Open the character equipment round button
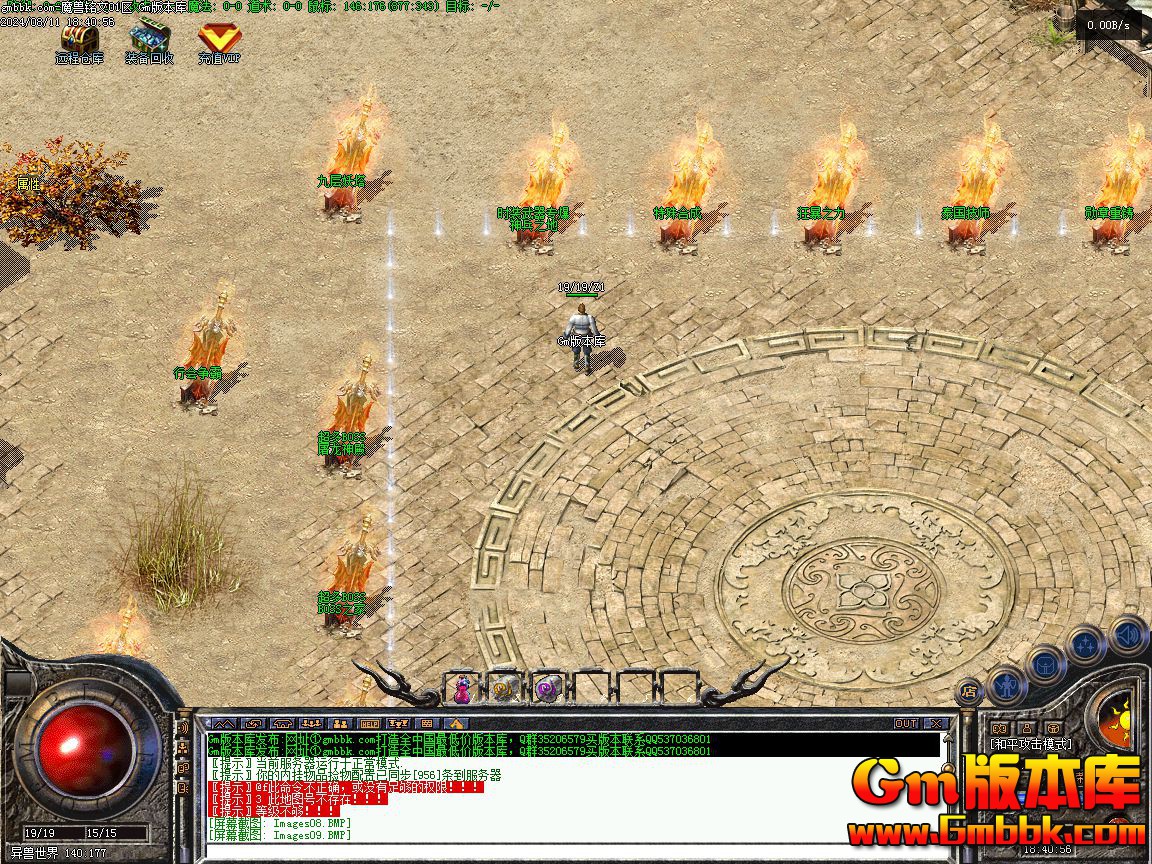The width and height of the screenshot is (1152, 864). coord(1006,685)
